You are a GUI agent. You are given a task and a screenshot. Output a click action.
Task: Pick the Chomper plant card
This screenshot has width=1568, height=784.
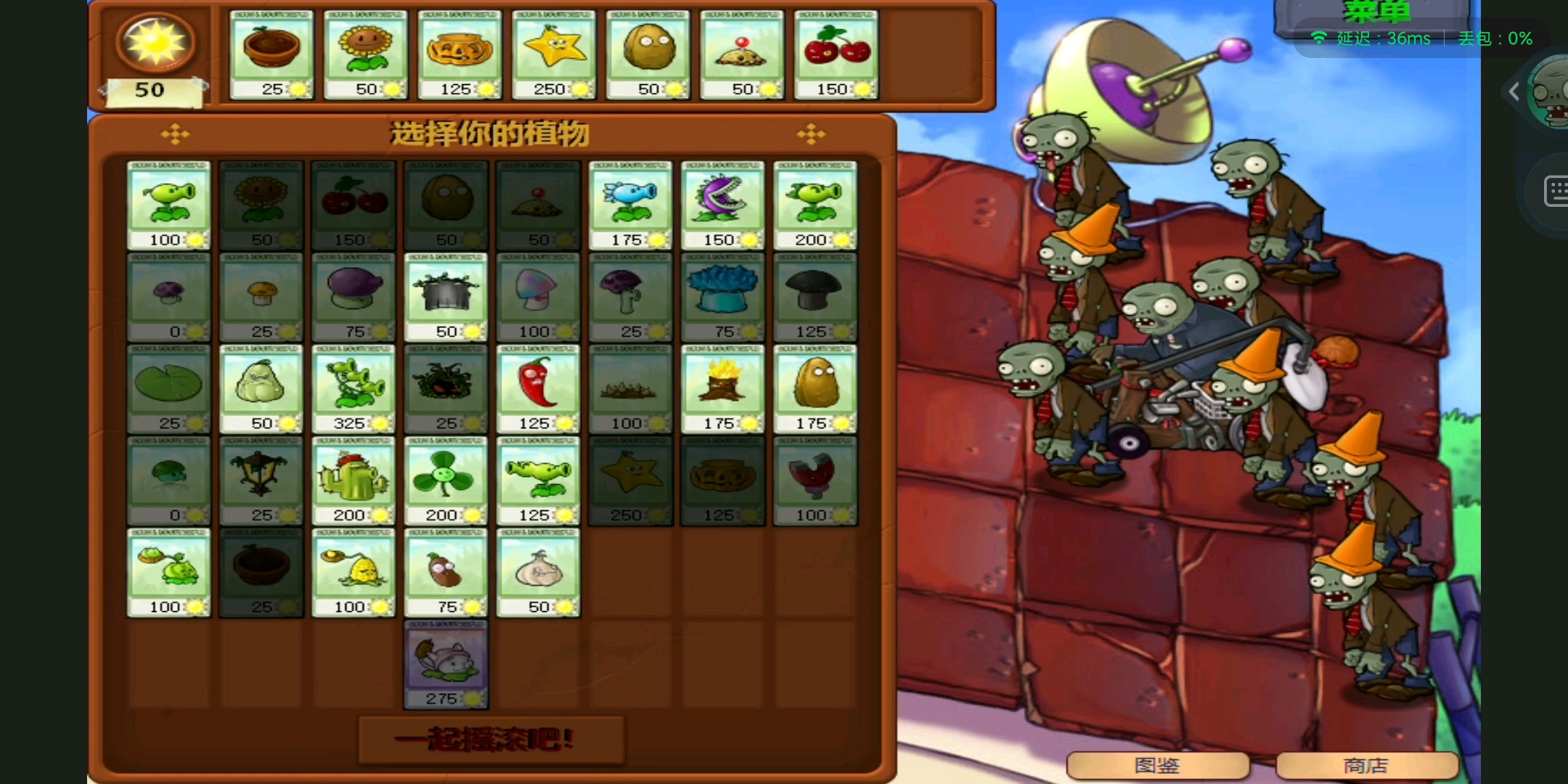(x=722, y=203)
